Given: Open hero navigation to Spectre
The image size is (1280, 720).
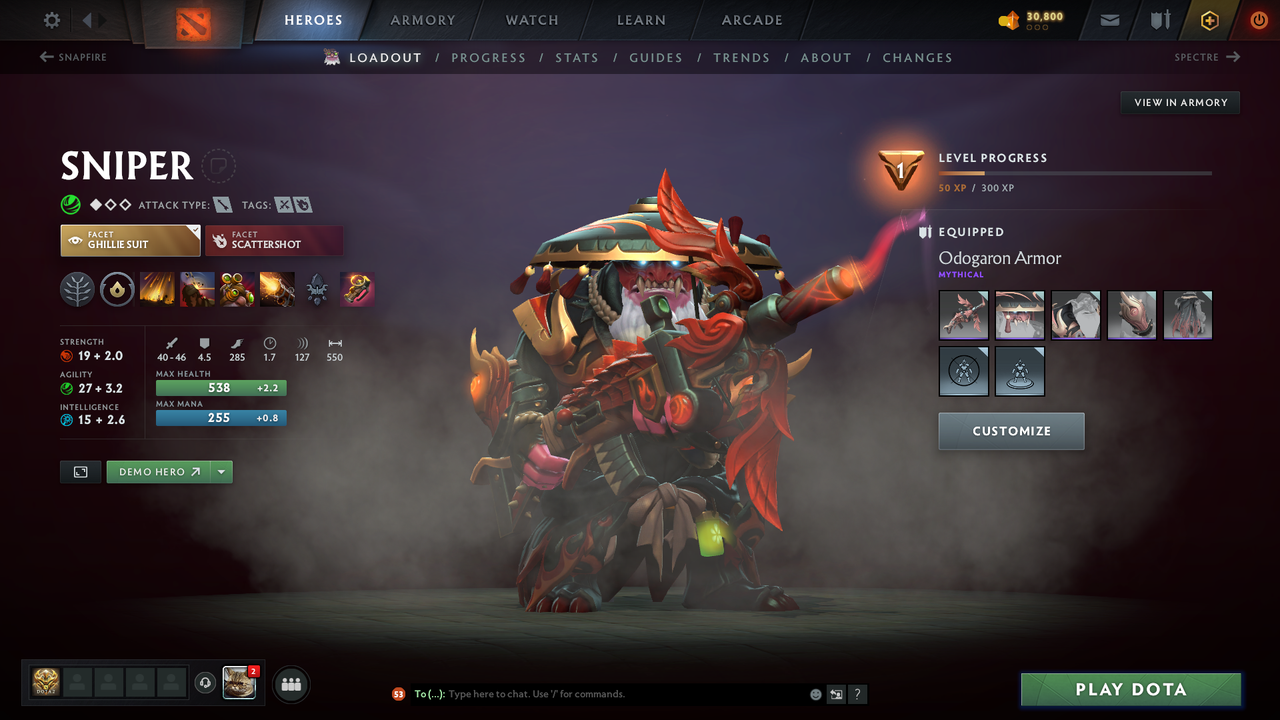Looking at the screenshot, I should tap(1201, 57).
